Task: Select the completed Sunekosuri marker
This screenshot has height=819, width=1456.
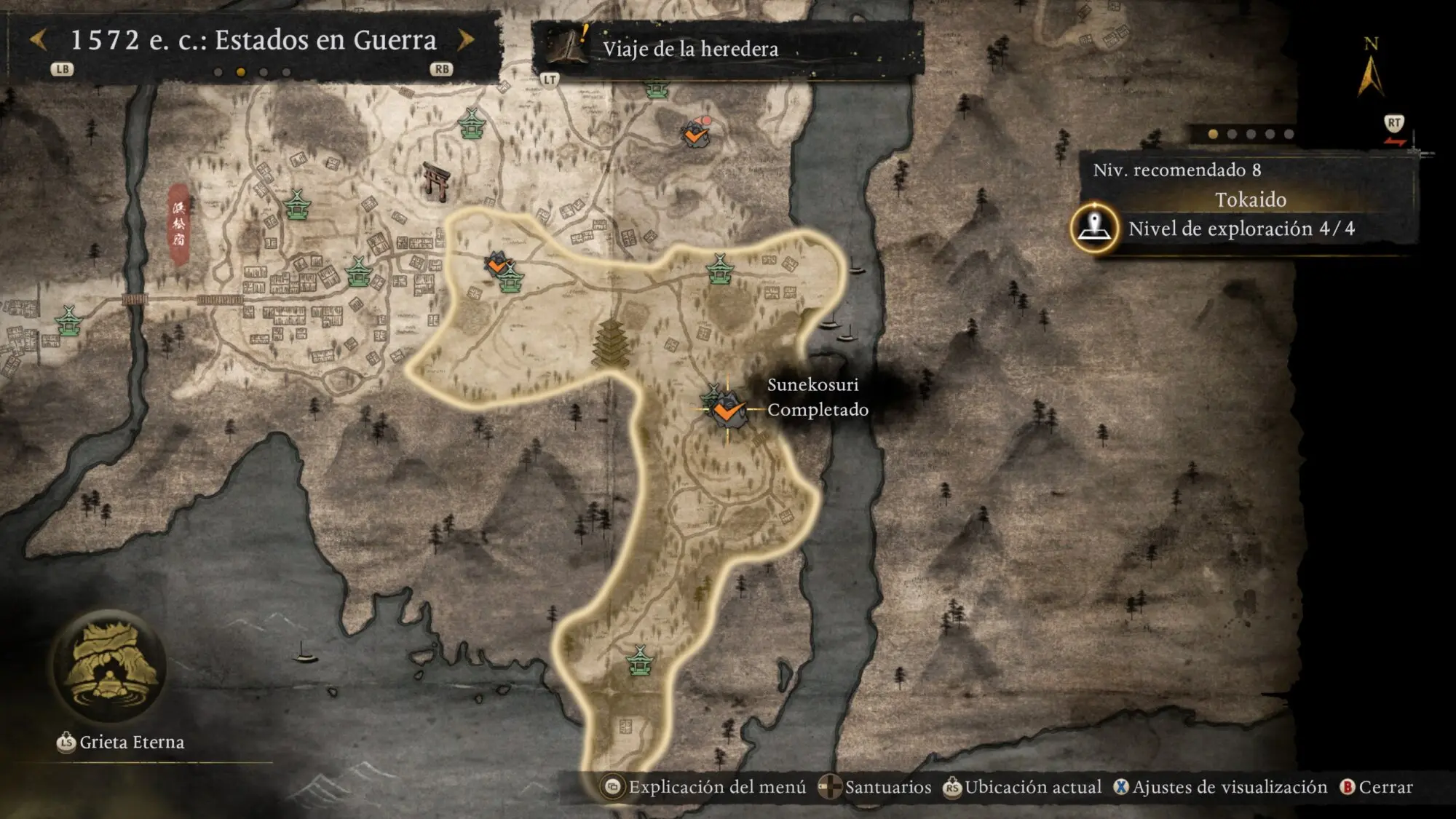Action: [727, 411]
